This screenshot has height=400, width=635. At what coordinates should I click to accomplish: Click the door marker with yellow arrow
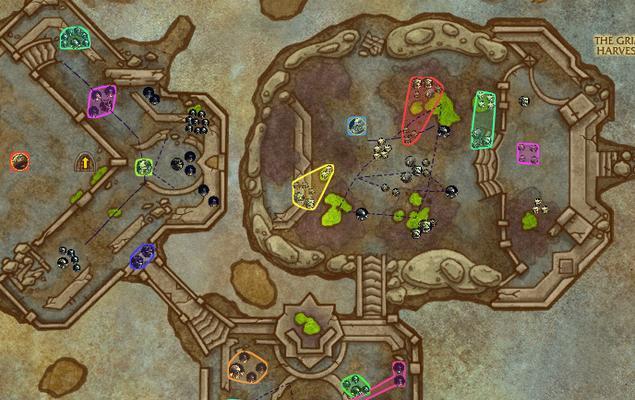pyautogui.click(x=85, y=161)
